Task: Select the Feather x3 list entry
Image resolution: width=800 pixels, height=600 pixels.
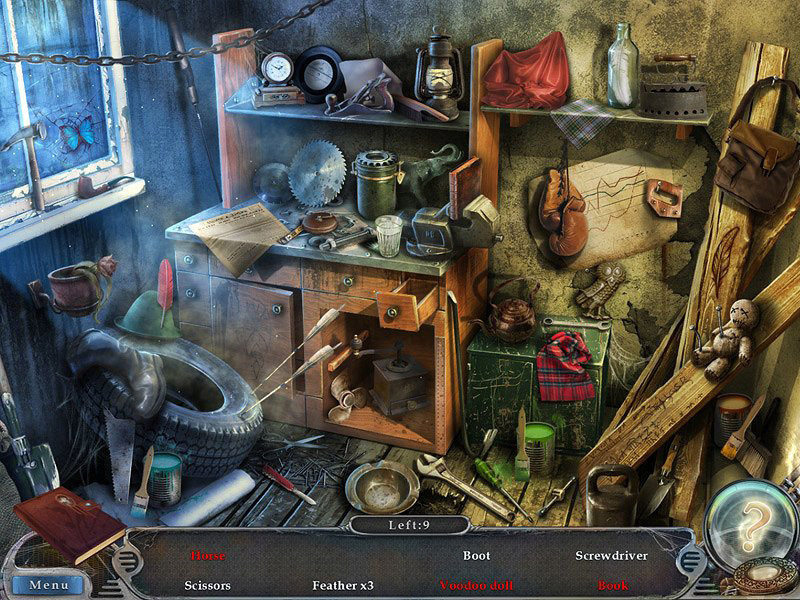Action: [x=343, y=585]
